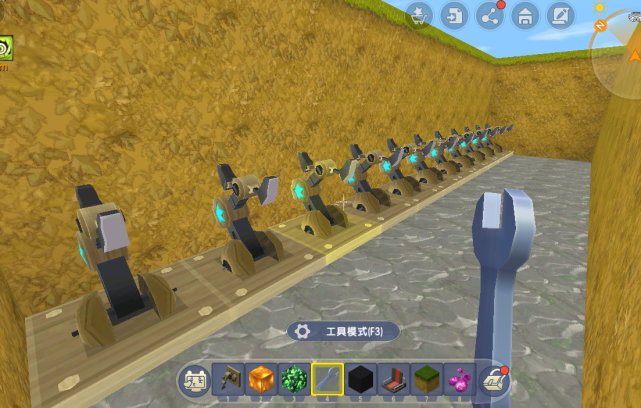
Task: Select the pink flower item slot
Action: (459, 379)
